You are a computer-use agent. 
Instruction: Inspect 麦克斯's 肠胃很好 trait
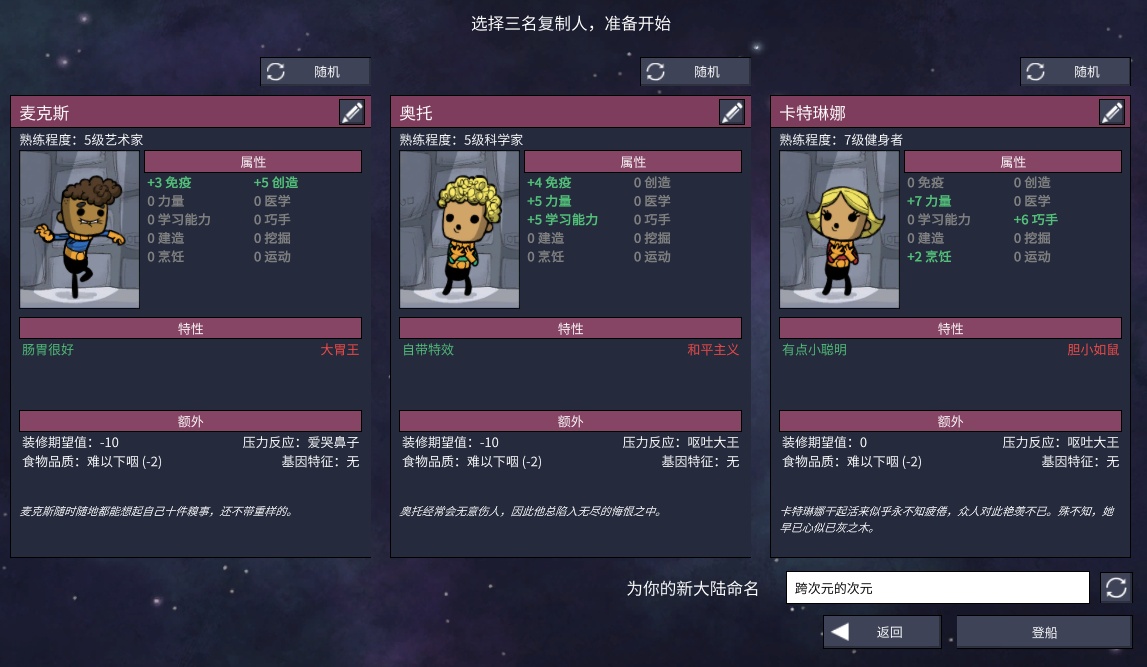click(48, 350)
